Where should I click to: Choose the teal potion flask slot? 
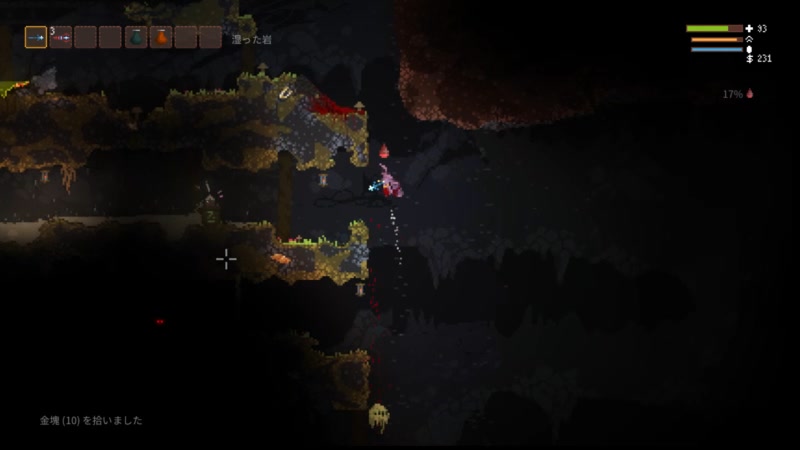click(135, 38)
